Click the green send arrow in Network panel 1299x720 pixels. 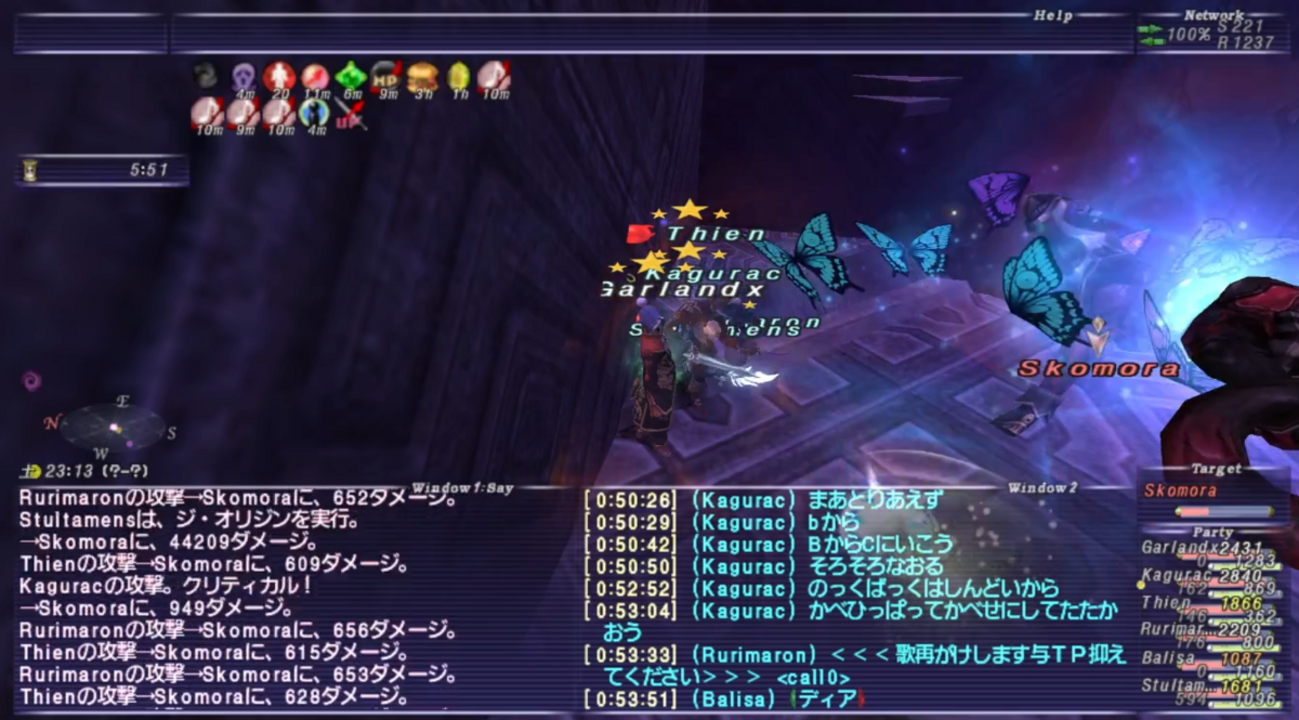(1150, 31)
